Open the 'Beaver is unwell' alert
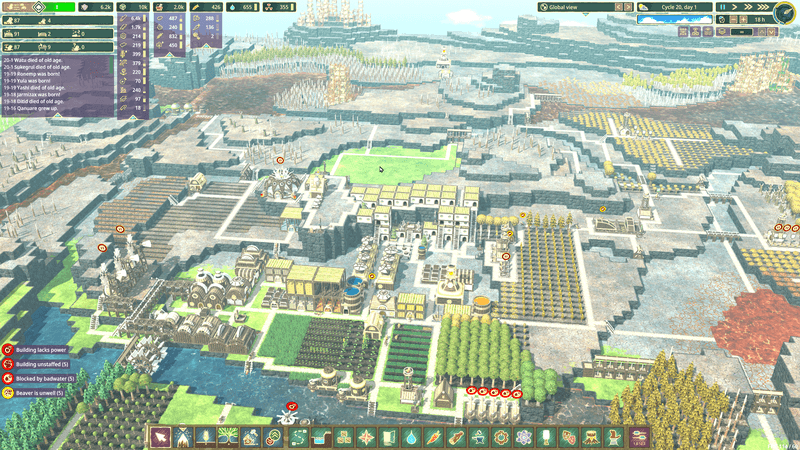 [x=38, y=393]
